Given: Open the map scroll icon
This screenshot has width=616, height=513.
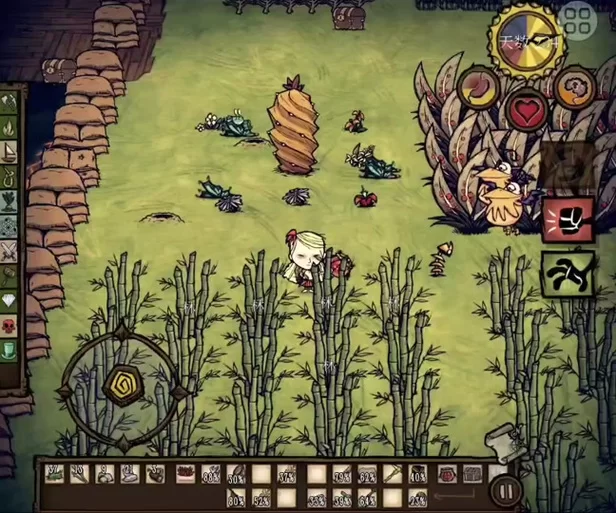Looking at the screenshot, I should pos(499,441).
